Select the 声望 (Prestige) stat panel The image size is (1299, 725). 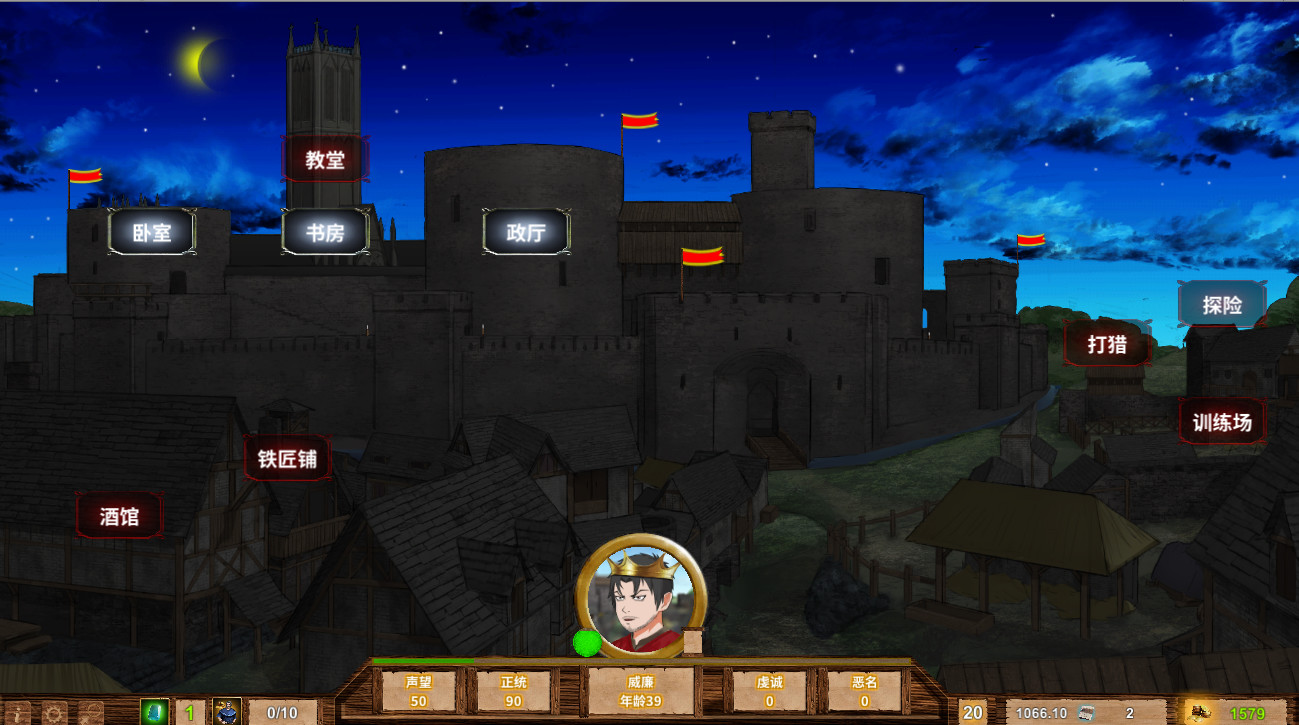[419, 688]
